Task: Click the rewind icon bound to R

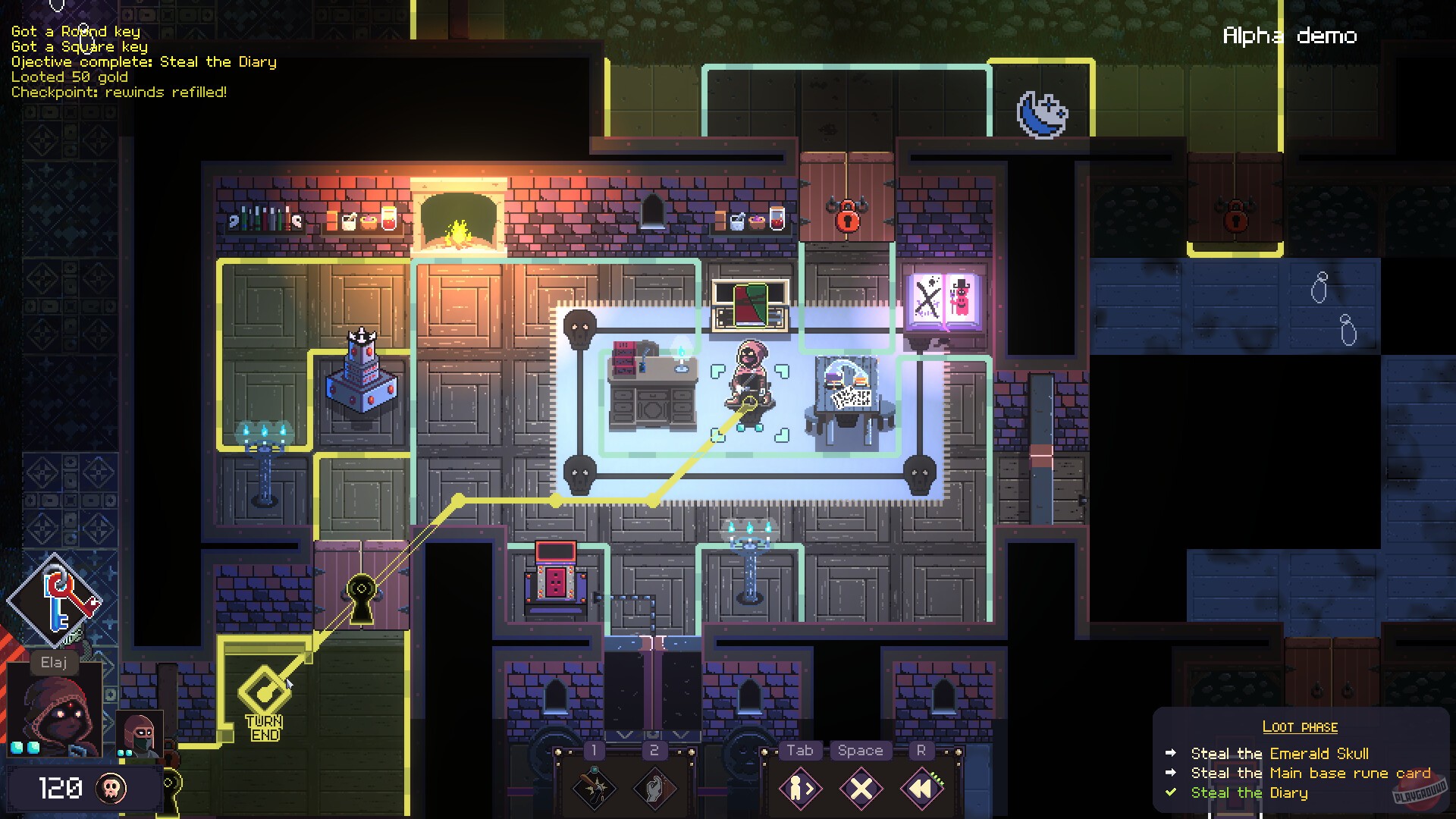Action: 920,787
